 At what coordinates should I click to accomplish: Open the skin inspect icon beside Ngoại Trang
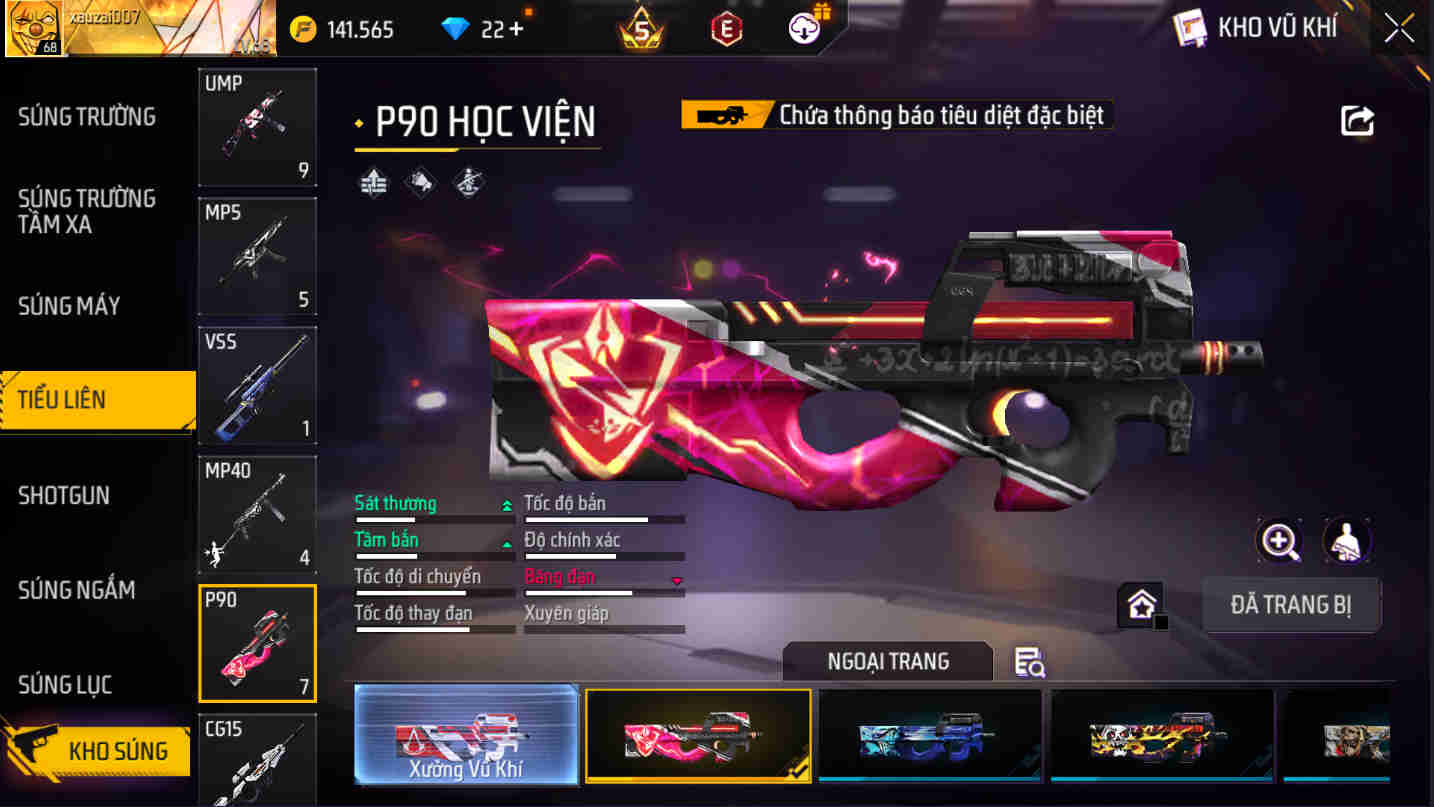click(1030, 663)
